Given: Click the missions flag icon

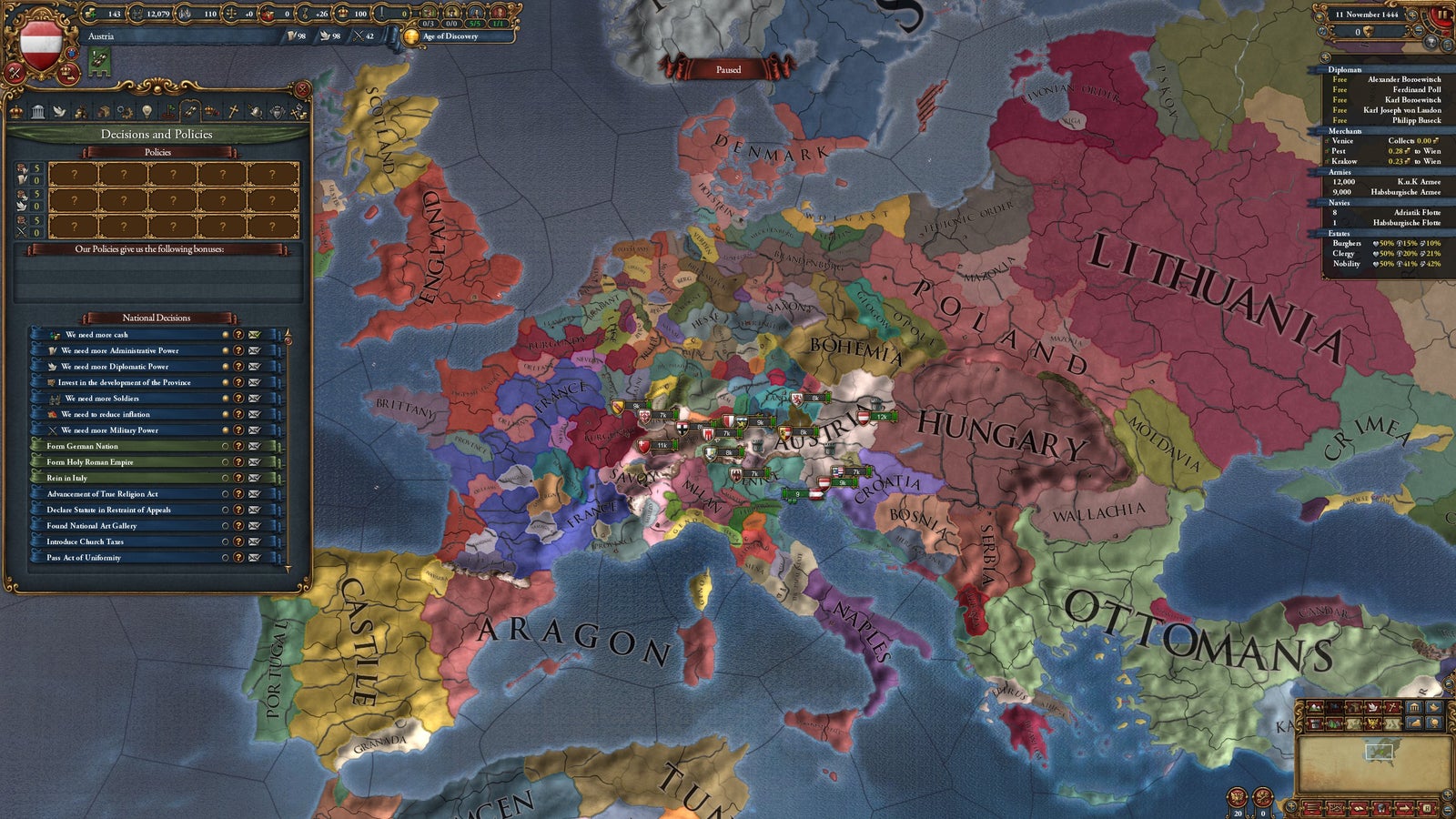Looking at the screenshot, I should 170,113.
